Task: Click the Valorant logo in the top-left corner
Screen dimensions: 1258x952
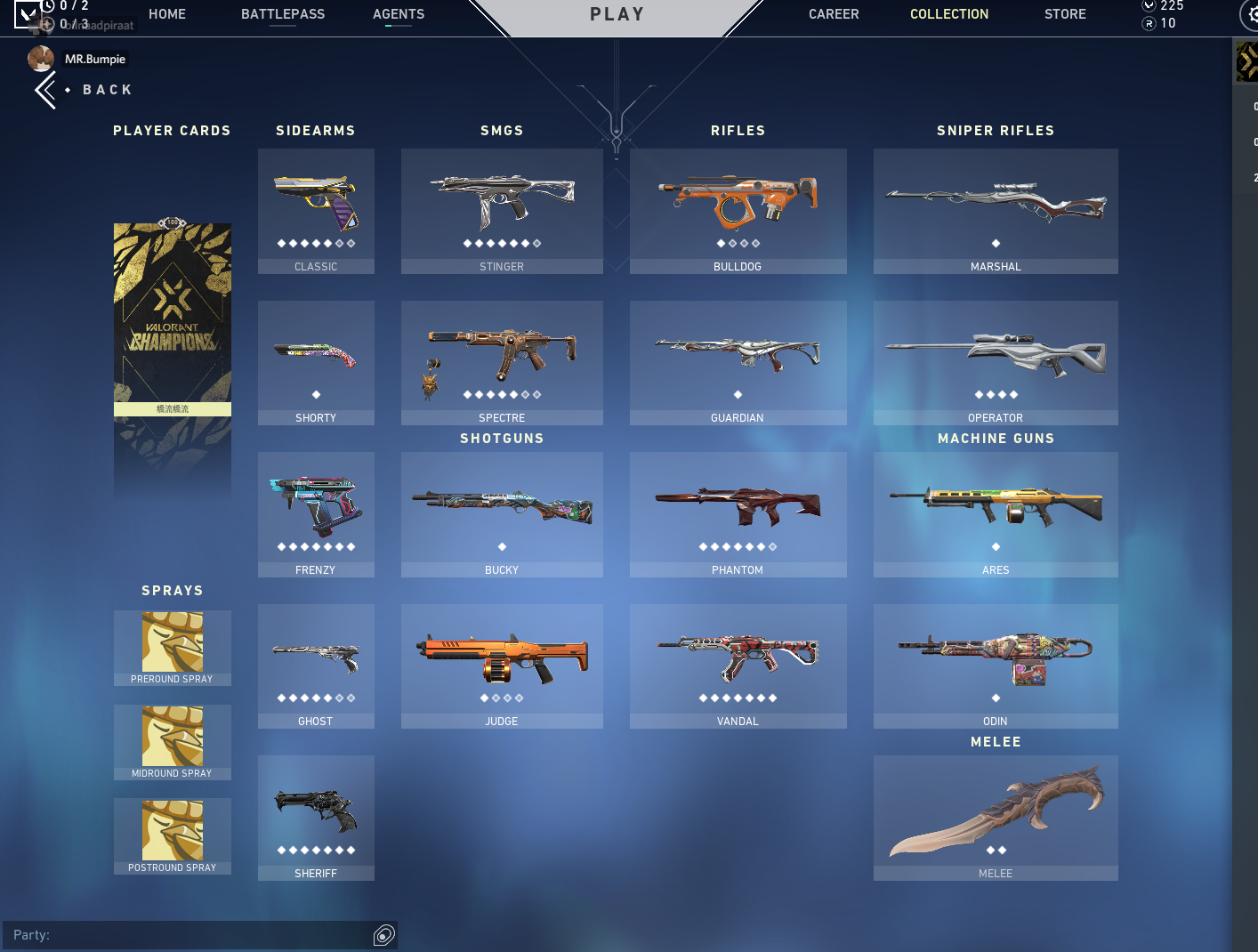Action: 27,15
